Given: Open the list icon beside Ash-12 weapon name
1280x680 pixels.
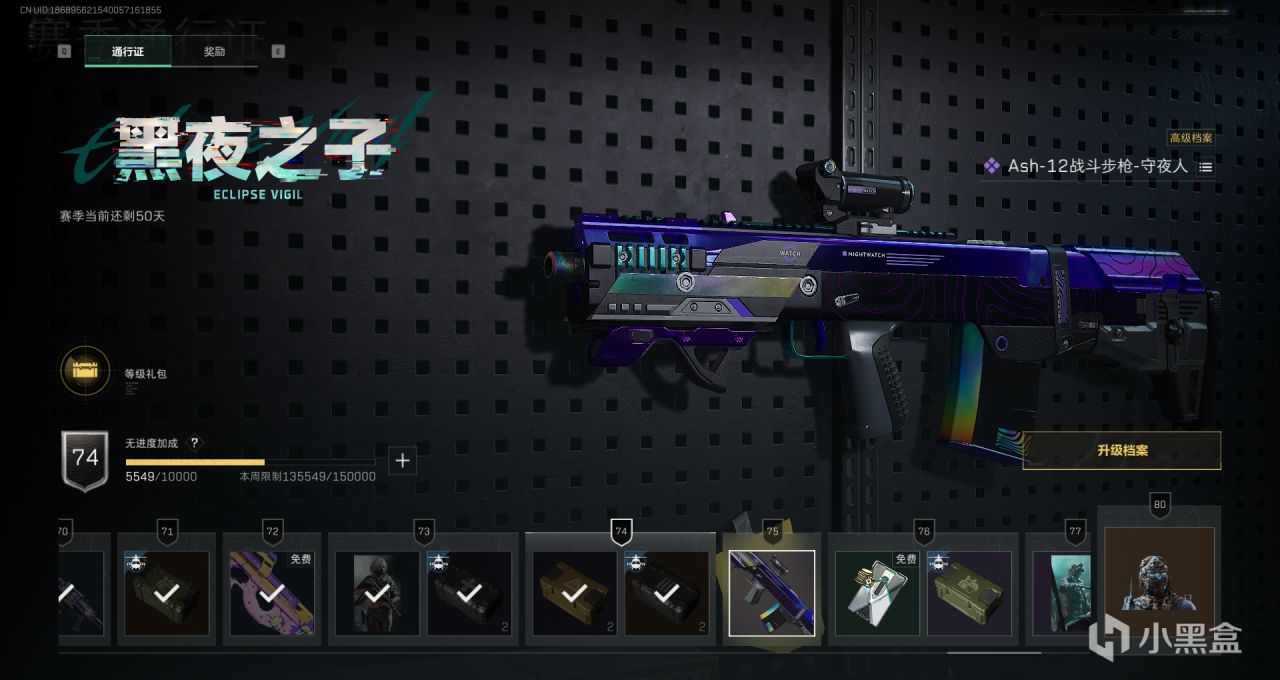Looking at the screenshot, I should [1206, 167].
